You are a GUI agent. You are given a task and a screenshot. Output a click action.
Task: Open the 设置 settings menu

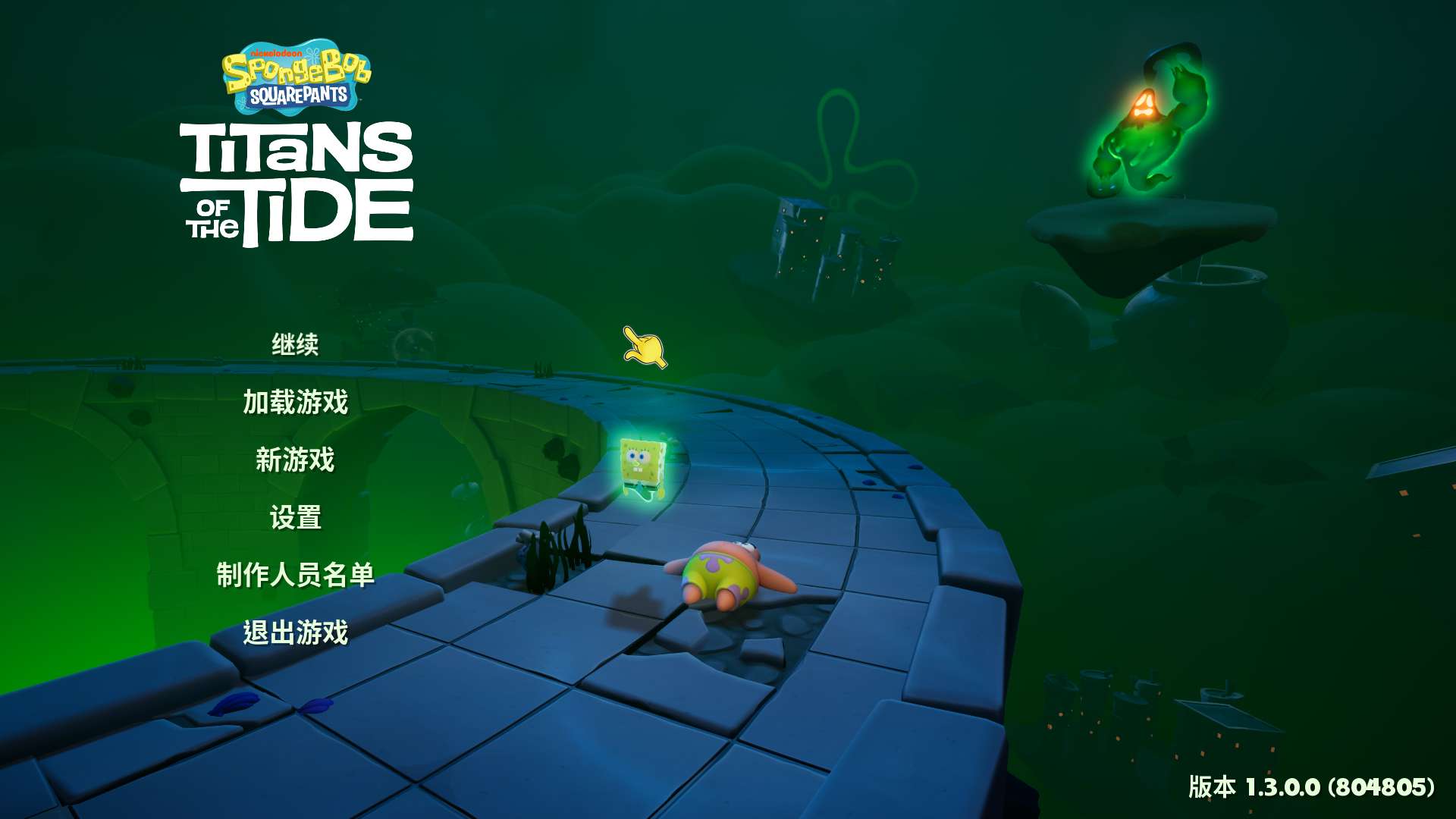(295, 518)
